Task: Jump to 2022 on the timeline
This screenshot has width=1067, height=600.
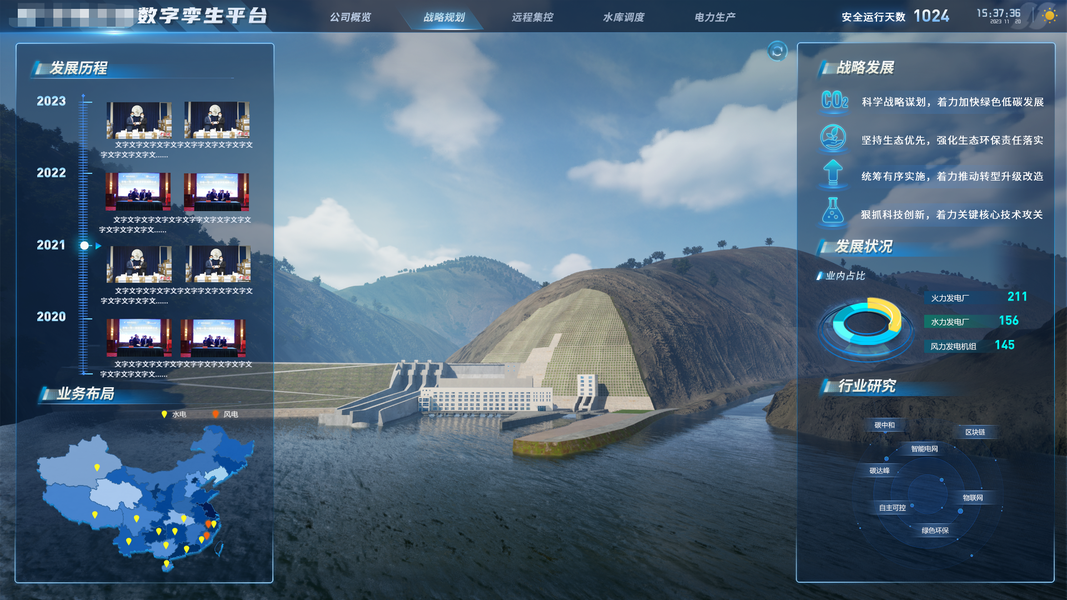Action: pyautogui.click(x=51, y=173)
